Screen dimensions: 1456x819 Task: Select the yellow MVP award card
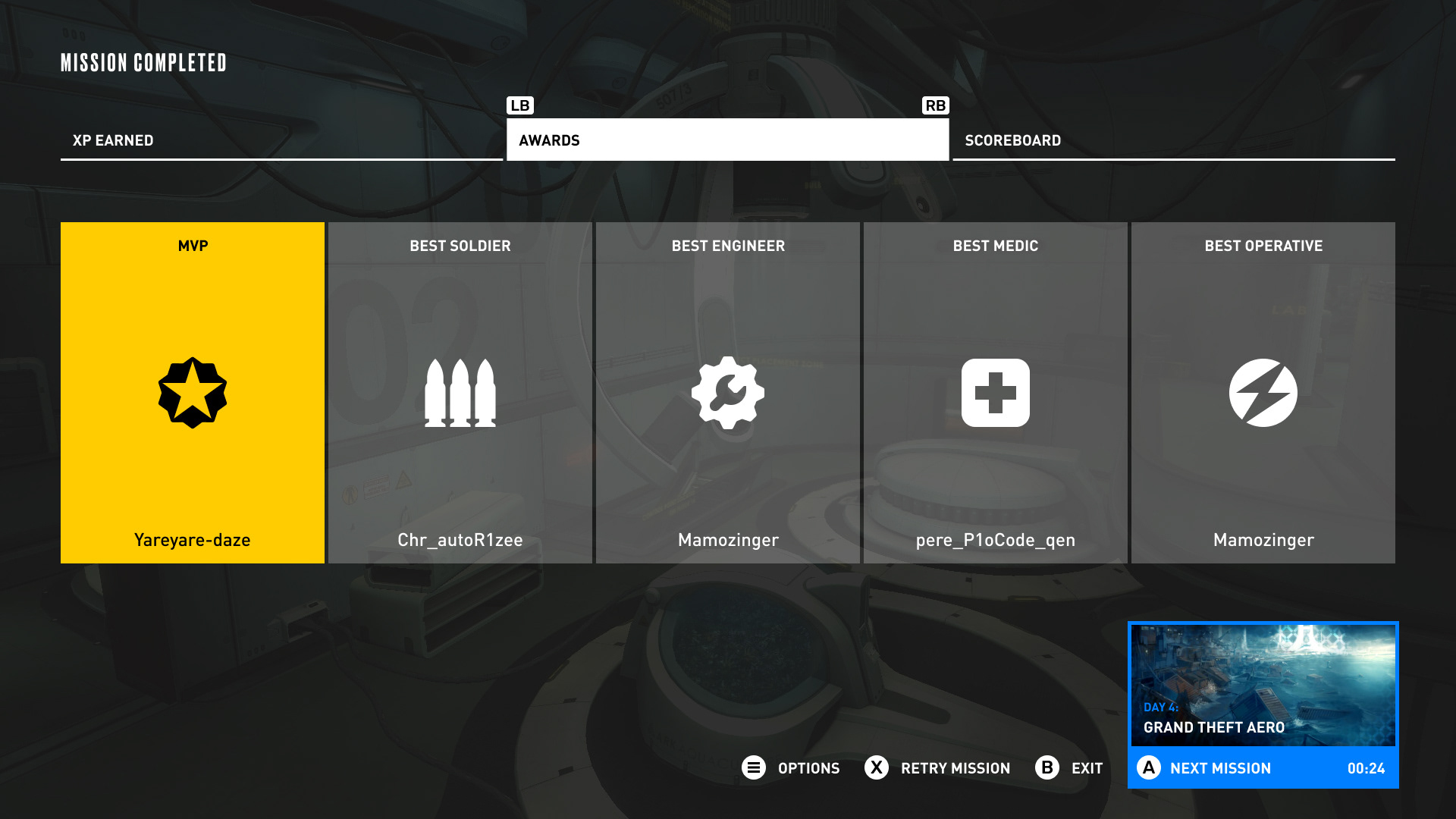pos(193,392)
